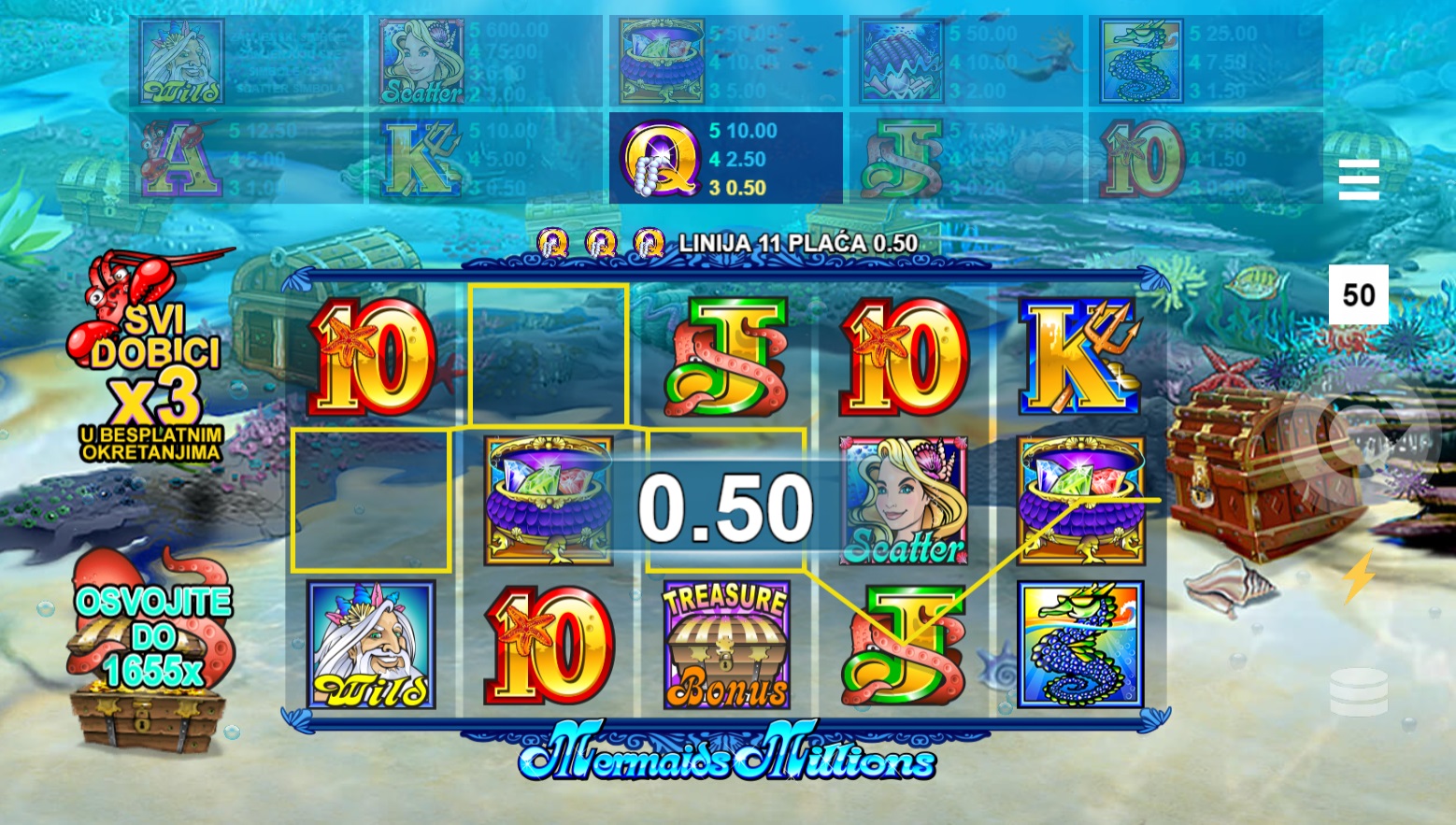Tap the white 50 autoplay counter box
This screenshot has height=825, width=1456.
pyautogui.click(x=1358, y=295)
